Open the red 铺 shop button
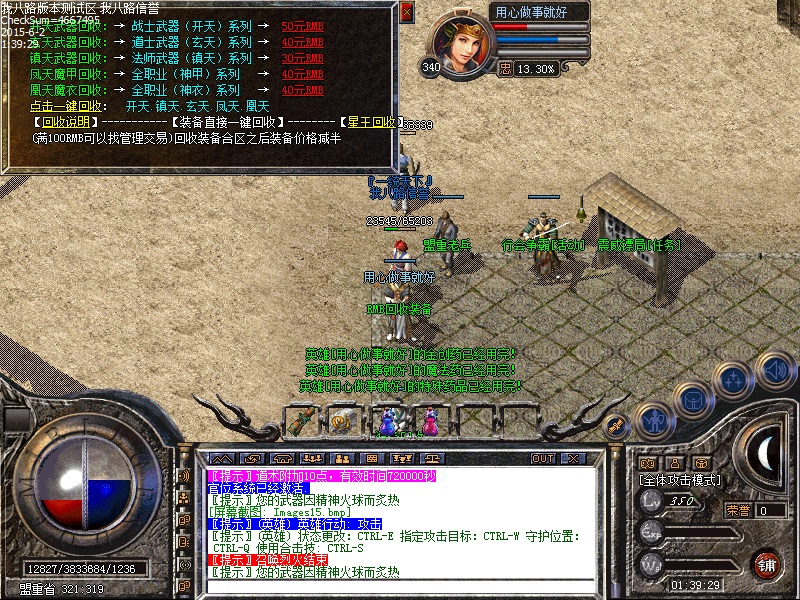The height and width of the screenshot is (600, 800). click(x=767, y=563)
